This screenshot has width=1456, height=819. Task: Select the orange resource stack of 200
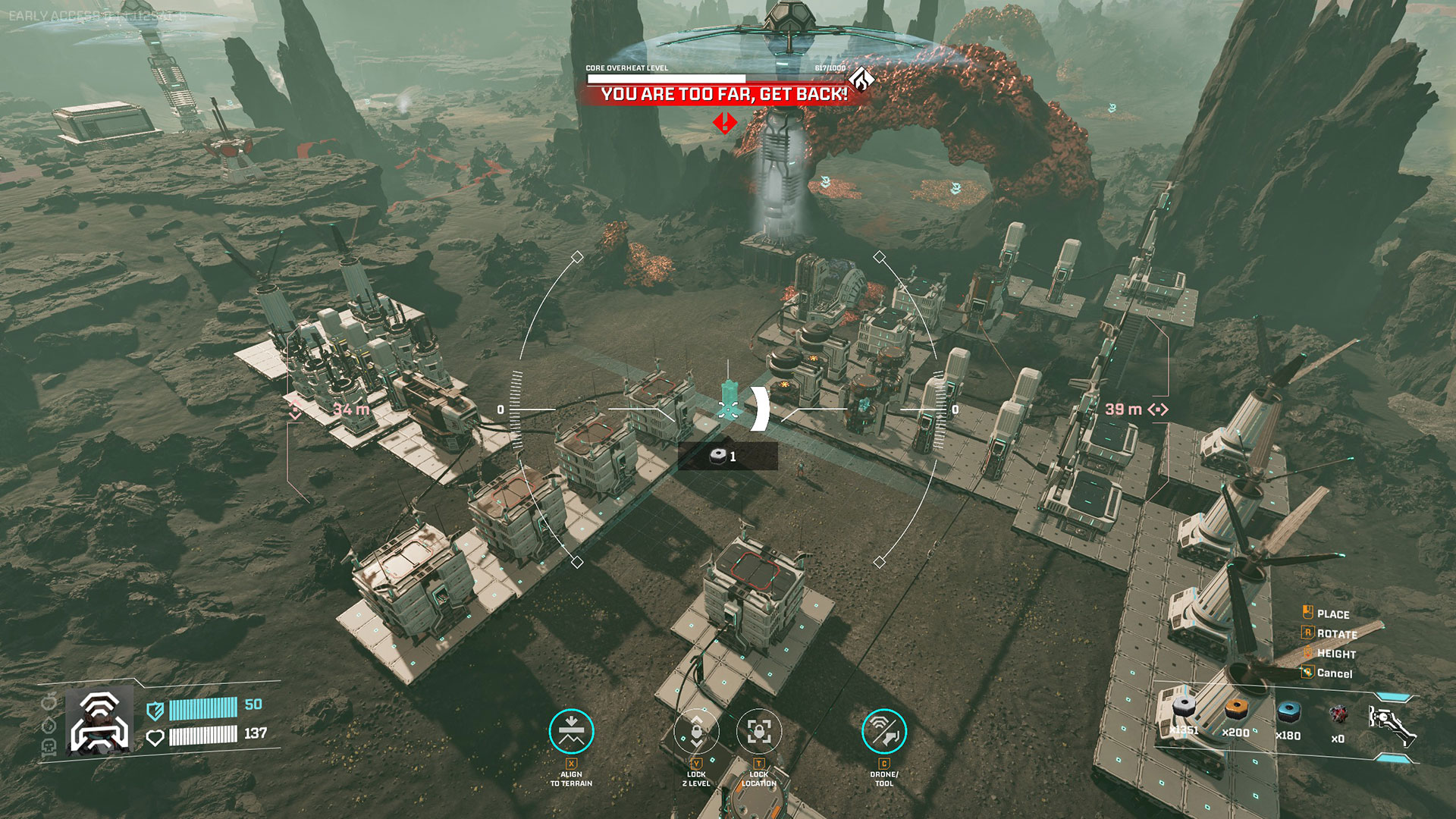point(1236,714)
